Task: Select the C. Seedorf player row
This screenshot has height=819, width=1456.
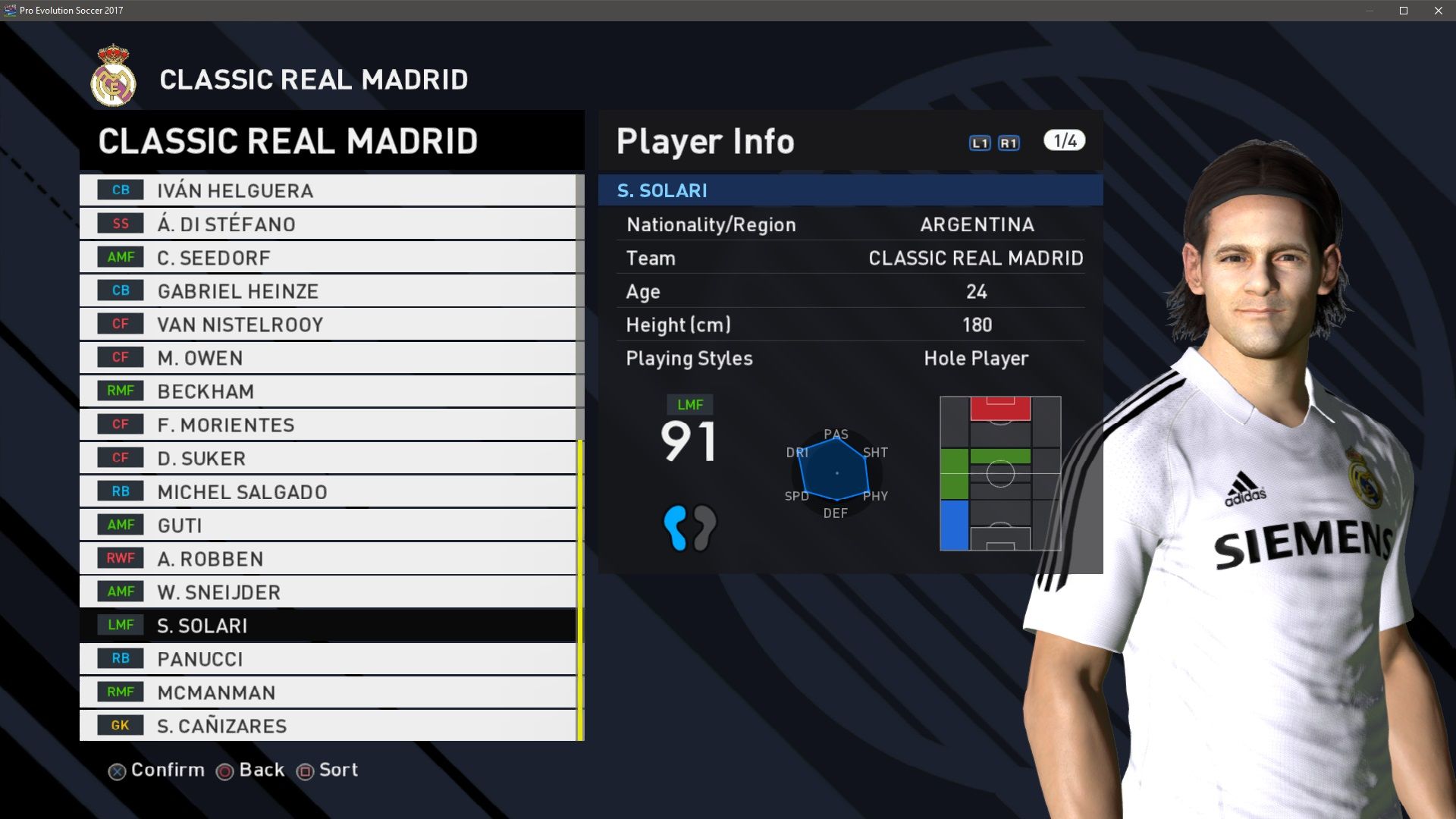Action: click(x=328, y=257)
